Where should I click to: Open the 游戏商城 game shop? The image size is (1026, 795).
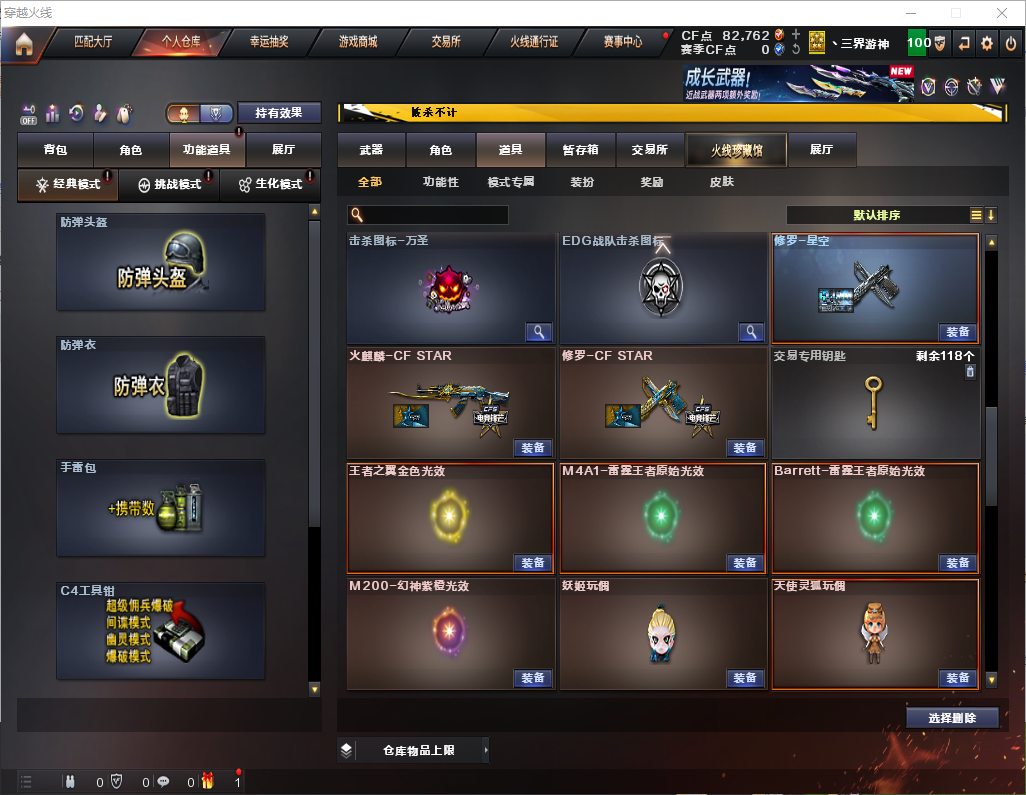(358, 43)
